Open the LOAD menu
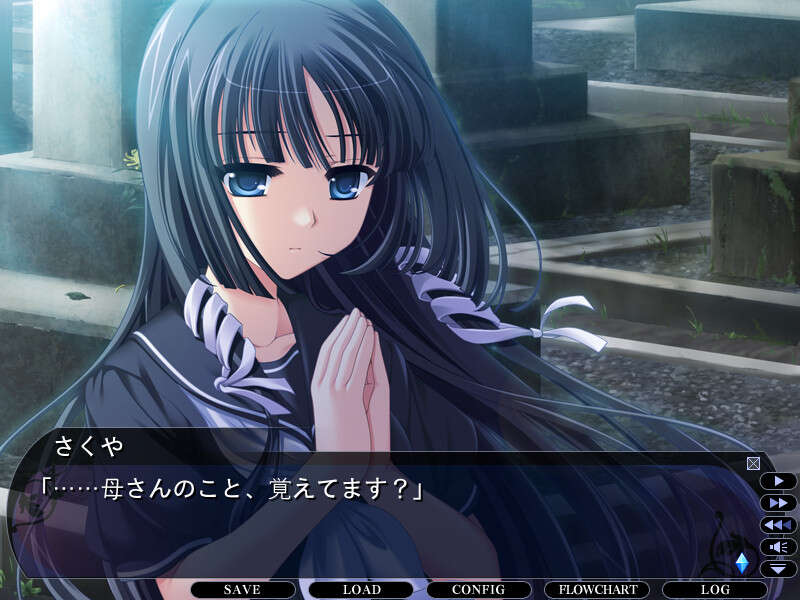 tap(361, 590)
